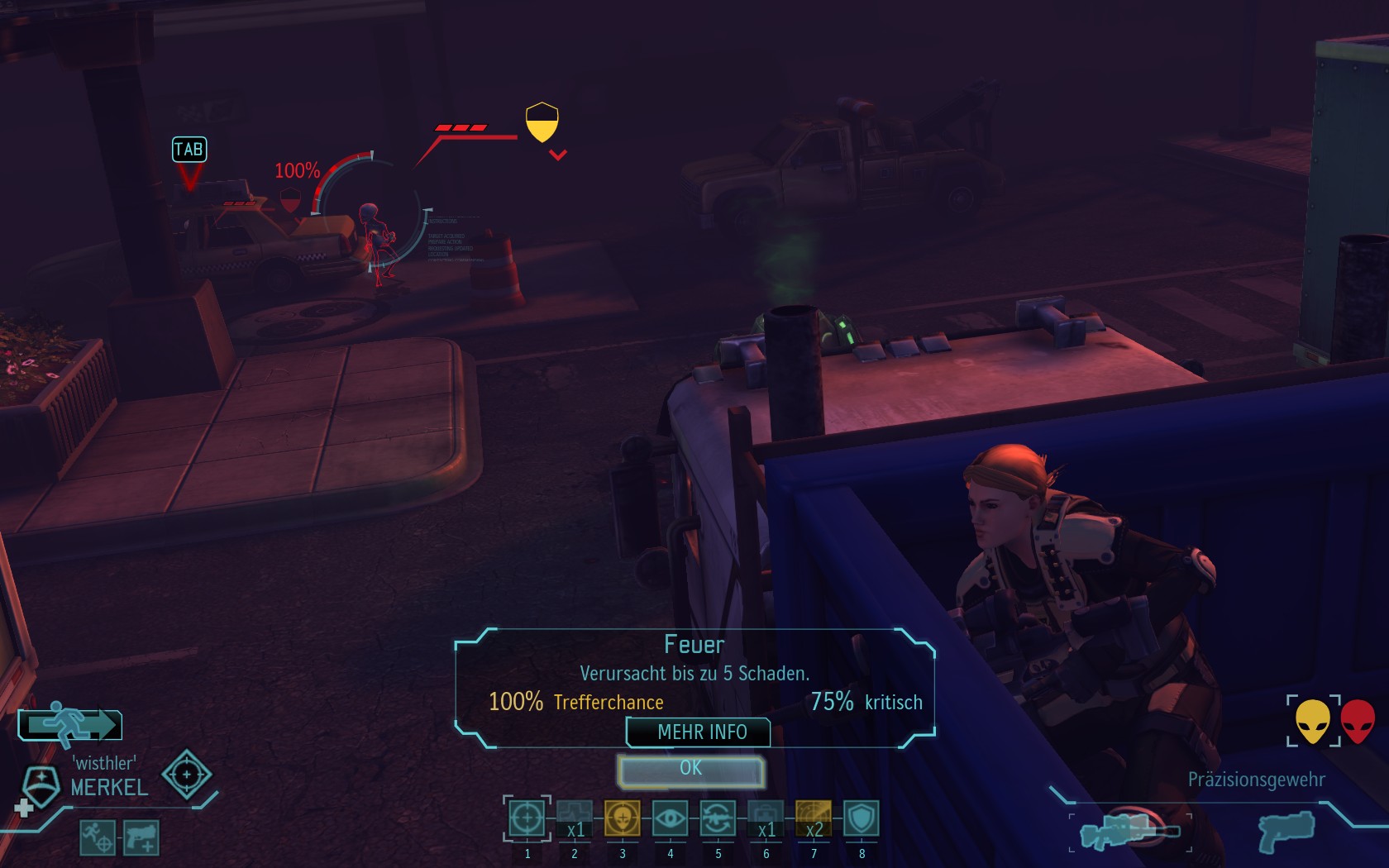Screen dimensions: 1389x868
Task: Select the sniper rifle weapon icon
Action: pos(1129,831)
